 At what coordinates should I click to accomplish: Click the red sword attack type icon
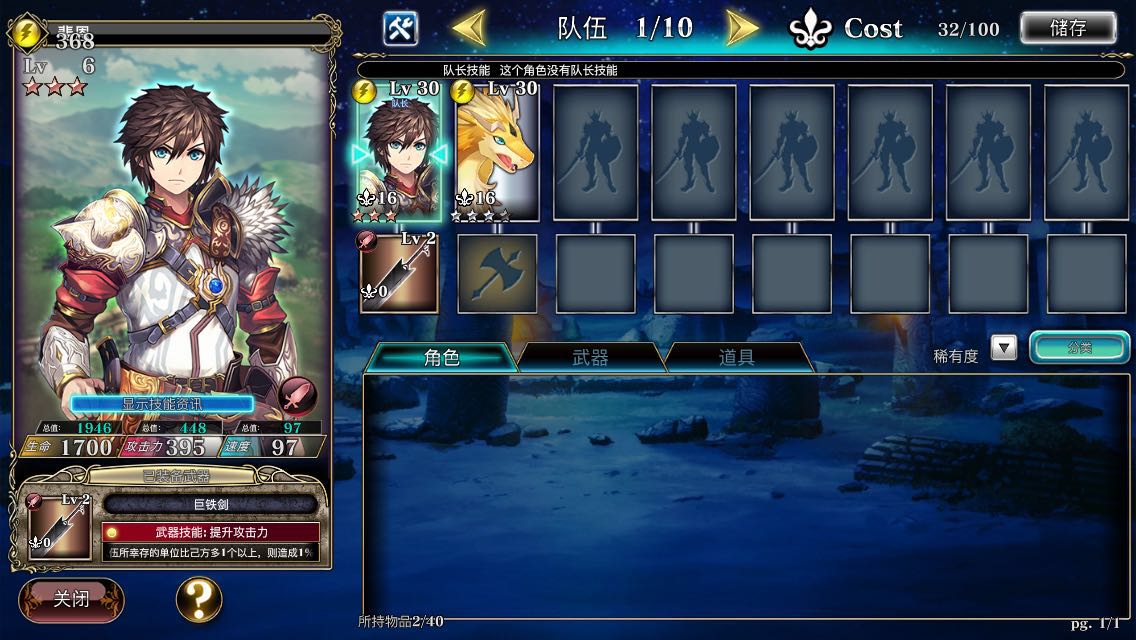297,396
